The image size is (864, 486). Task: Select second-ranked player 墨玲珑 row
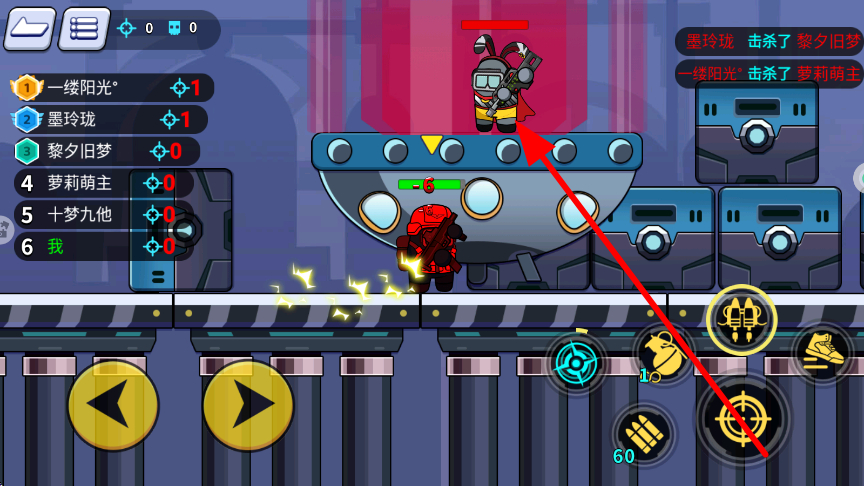click(x=108, y=120)
